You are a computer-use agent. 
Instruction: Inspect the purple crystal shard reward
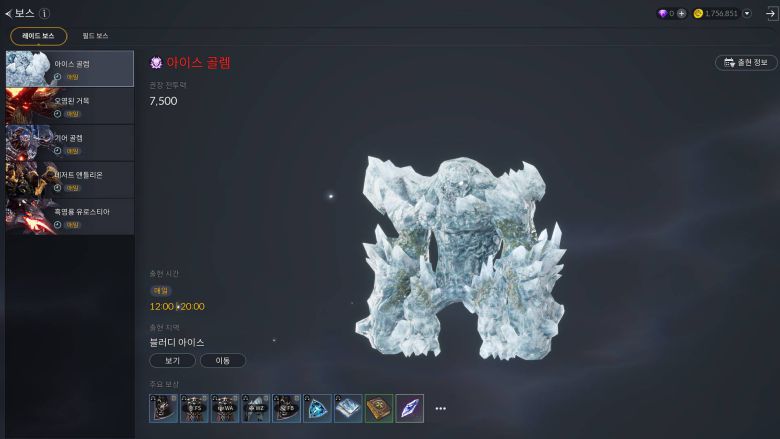(410, 408)
